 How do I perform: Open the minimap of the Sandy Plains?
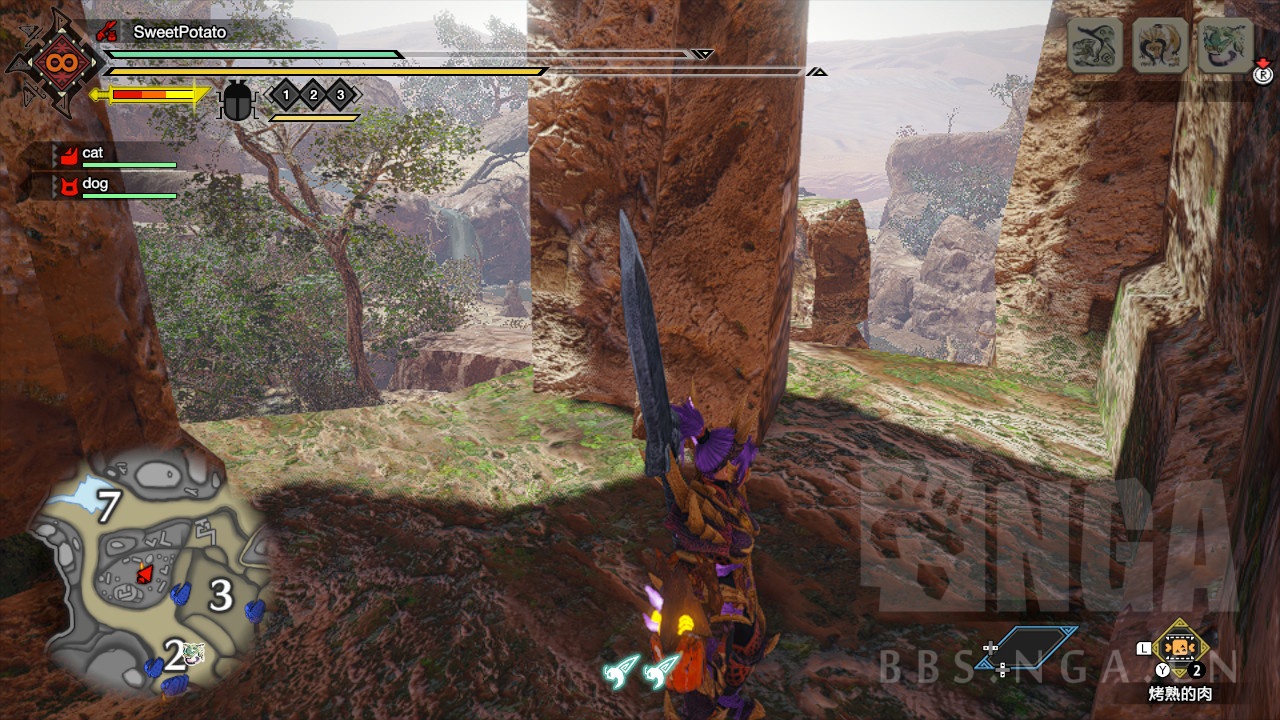[x=148, y=570]
